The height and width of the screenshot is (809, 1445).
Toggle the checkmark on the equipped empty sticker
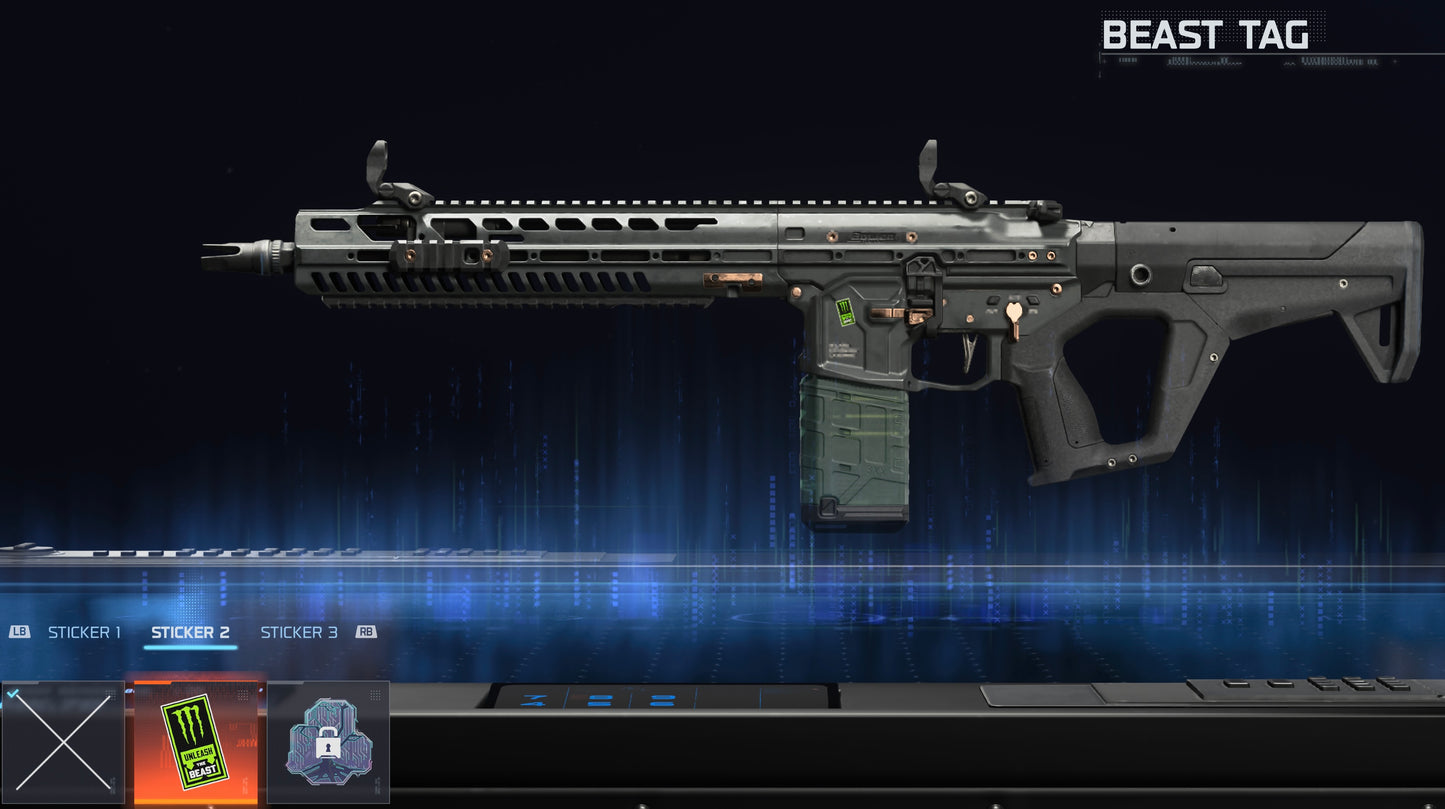coord(12,693)
